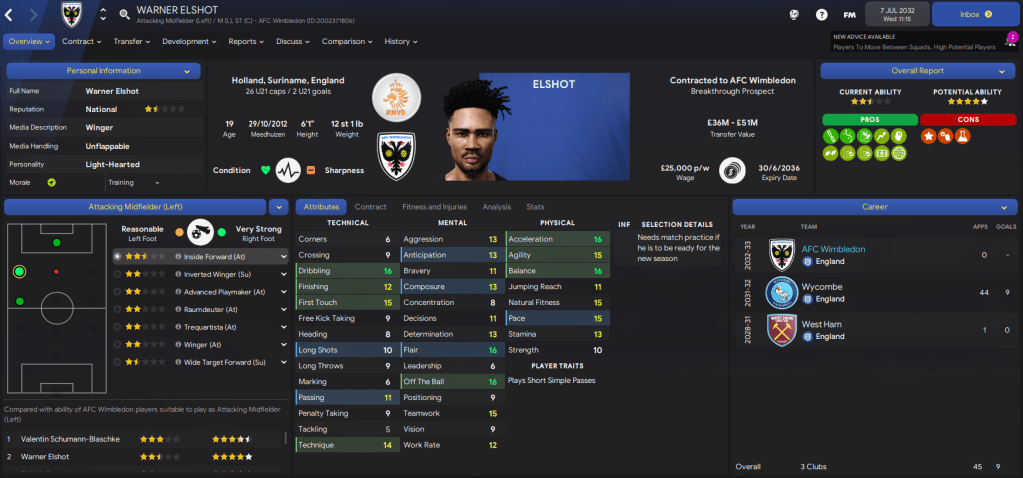Go back with the left arrow
The width and height of the screenshot is (1023, 478).
11,14
